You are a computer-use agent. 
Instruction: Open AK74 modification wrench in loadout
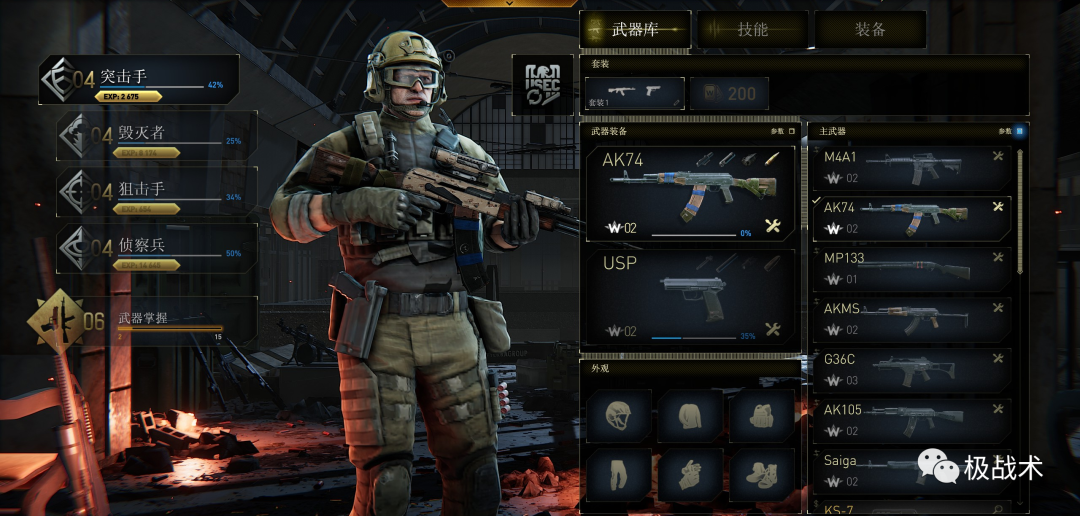coord(772,226)
